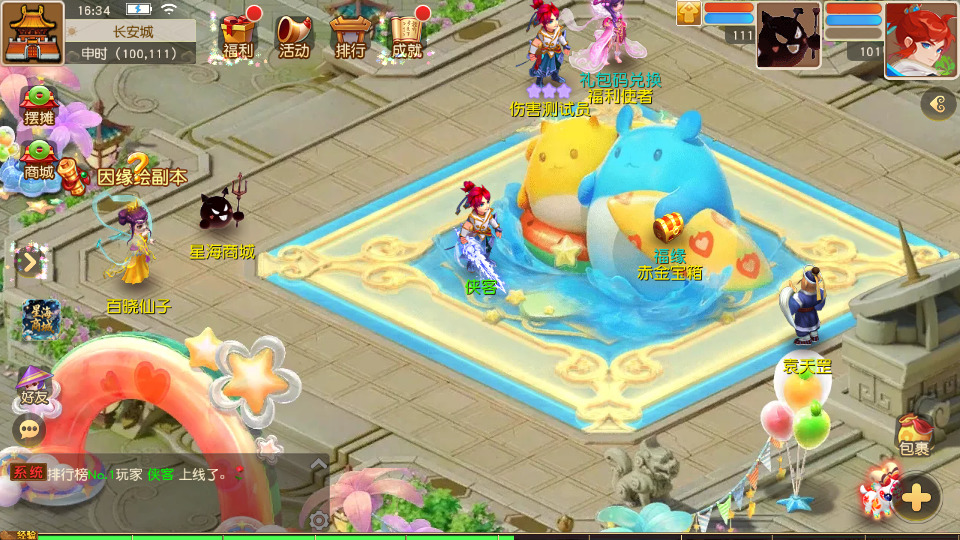Collapse the top icons with swirl arrow
This screenshot has height=540, width=960.
(x=938, y=103)
